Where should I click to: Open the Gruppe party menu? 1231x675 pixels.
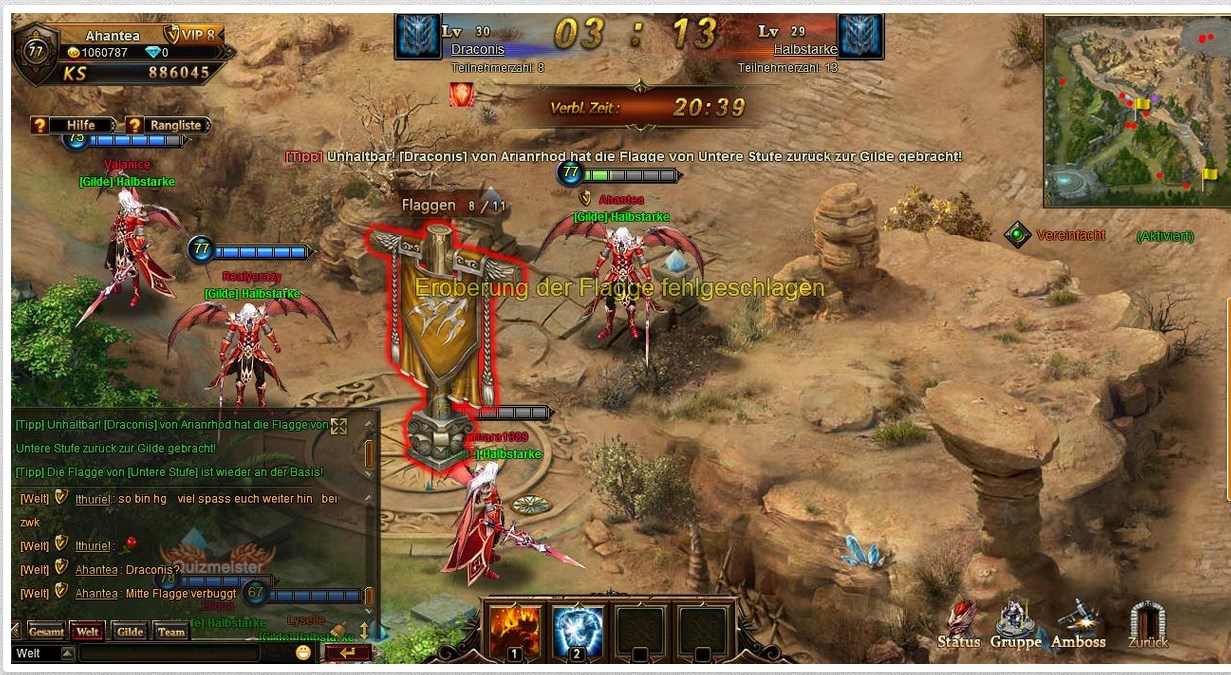point(1015,625)
